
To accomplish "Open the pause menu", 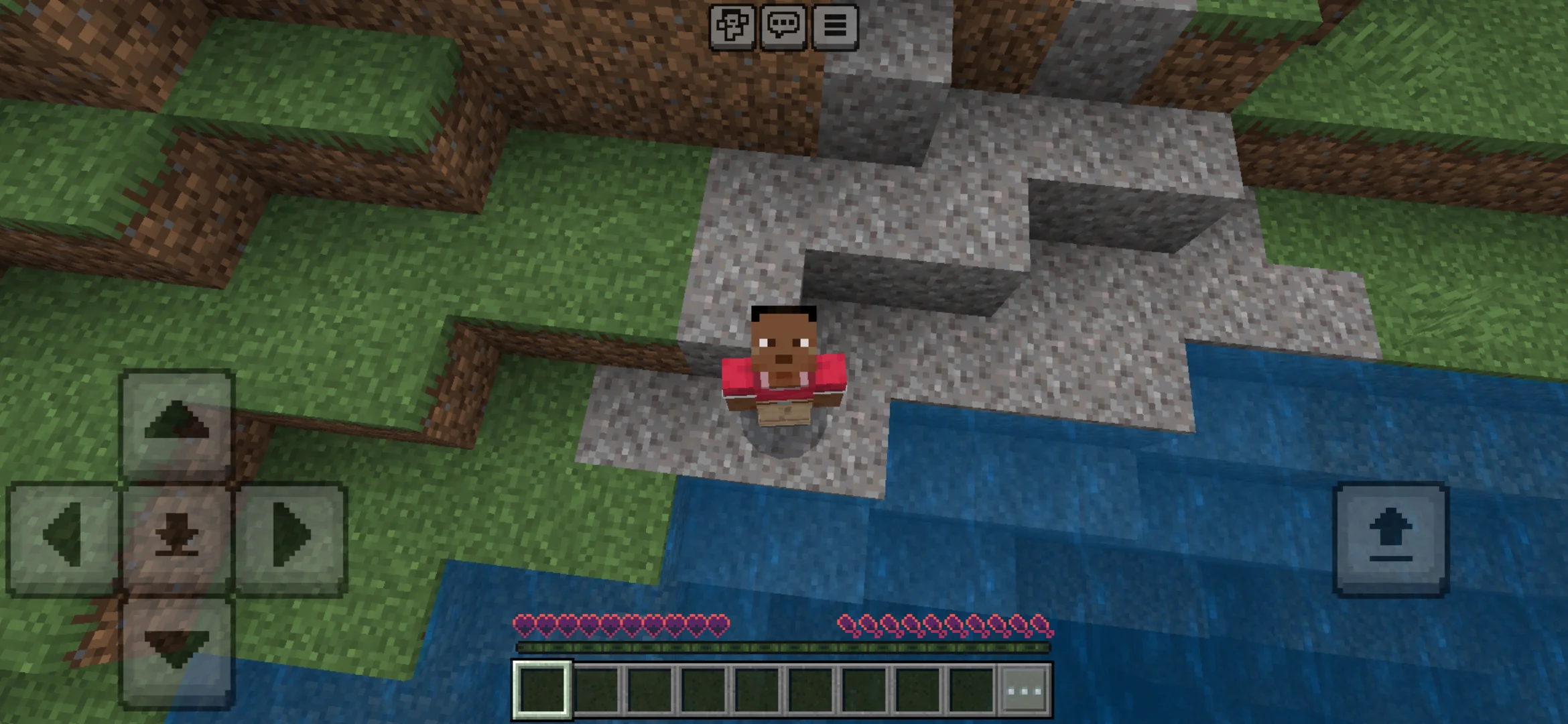I will [x=835, y=26].
